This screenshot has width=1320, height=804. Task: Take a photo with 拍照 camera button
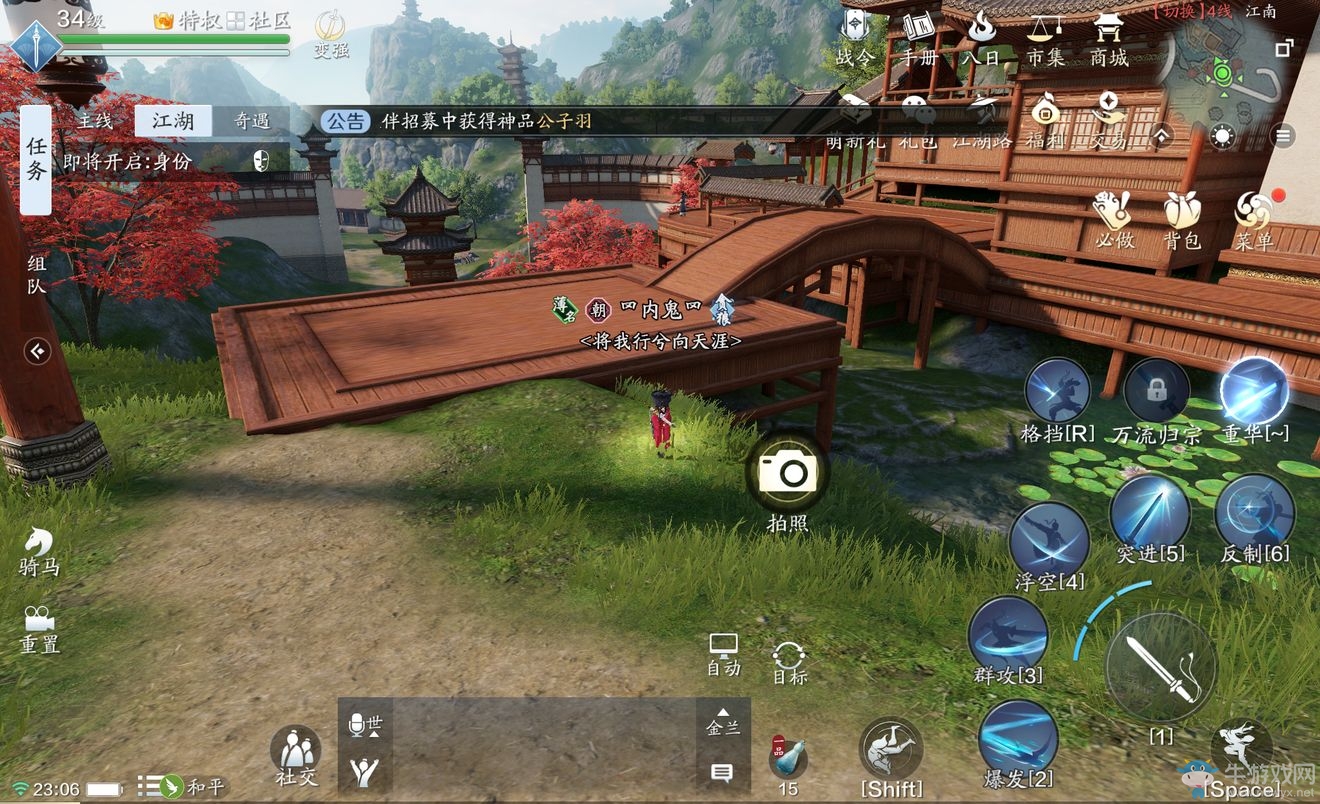coord(787,472)
